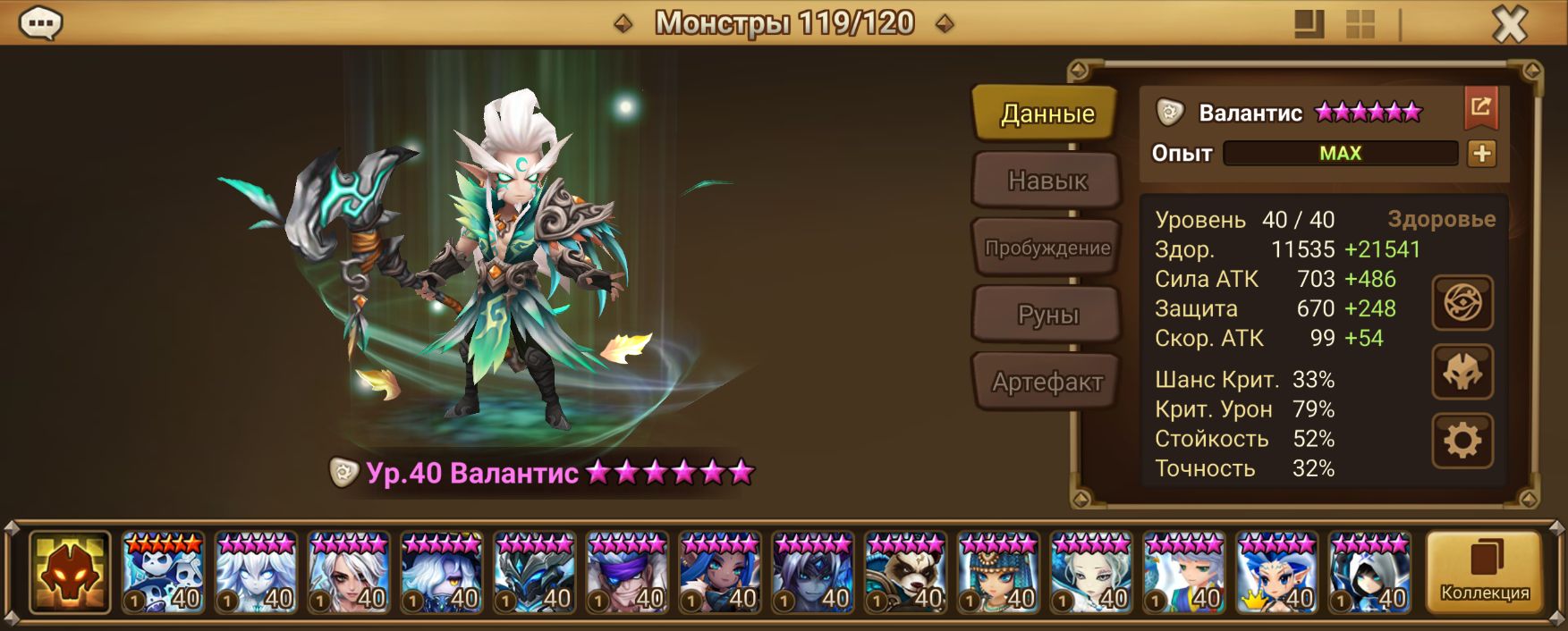Click the round eye emblem button
The width and height of the screenshot is (1568, 631).
[x=1462, y=303]
